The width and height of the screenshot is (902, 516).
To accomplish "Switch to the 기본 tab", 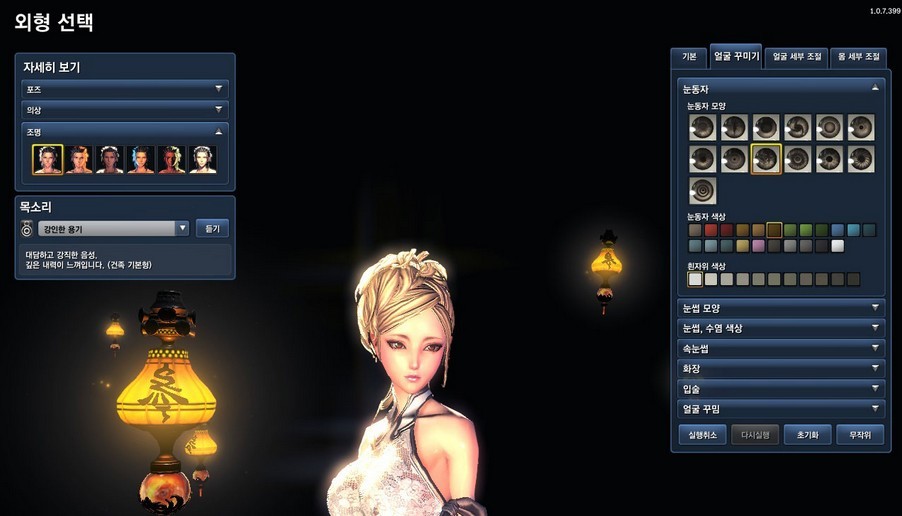I will coord(689,57).
